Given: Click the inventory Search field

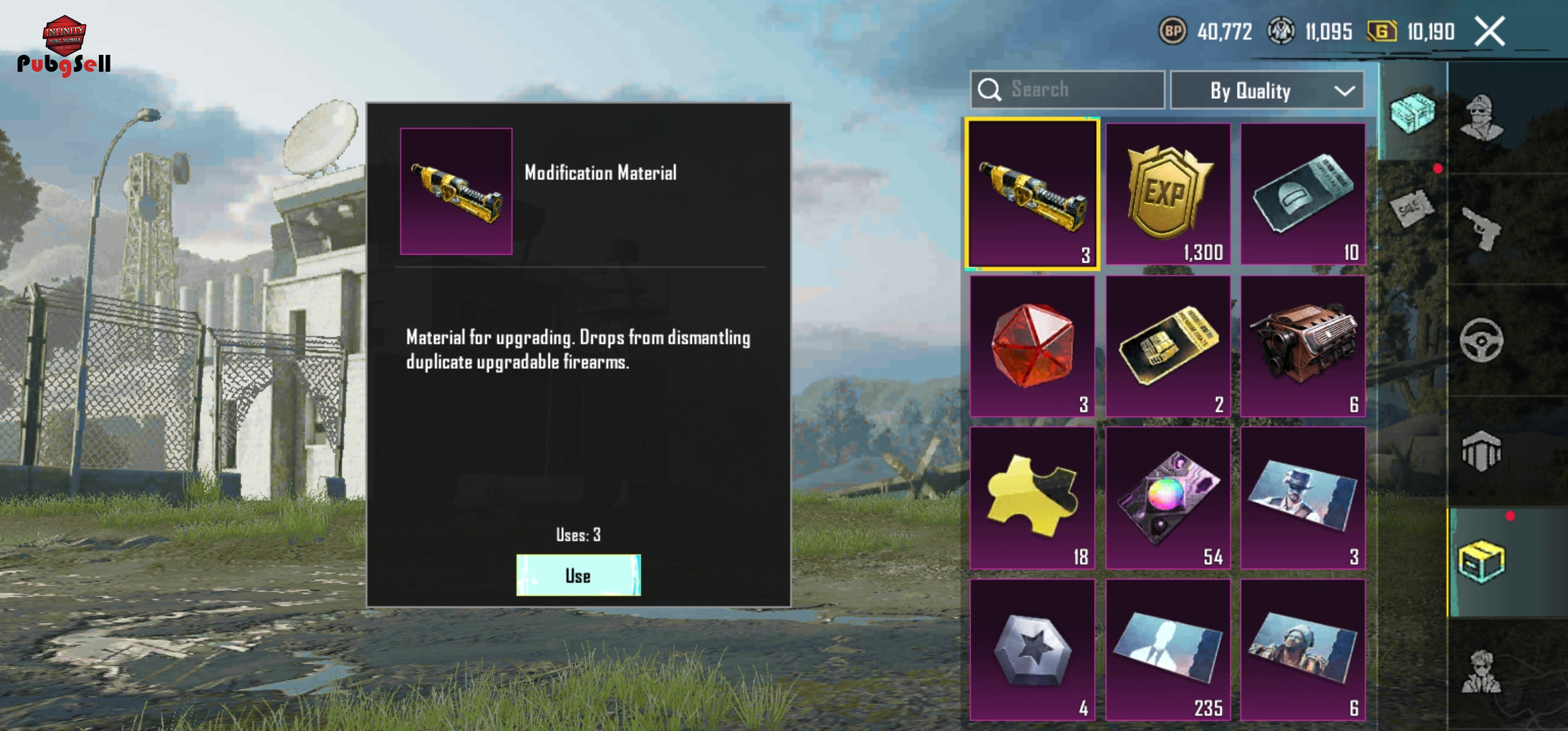Looking at the screenshot, I should (x=1068, y=90).
